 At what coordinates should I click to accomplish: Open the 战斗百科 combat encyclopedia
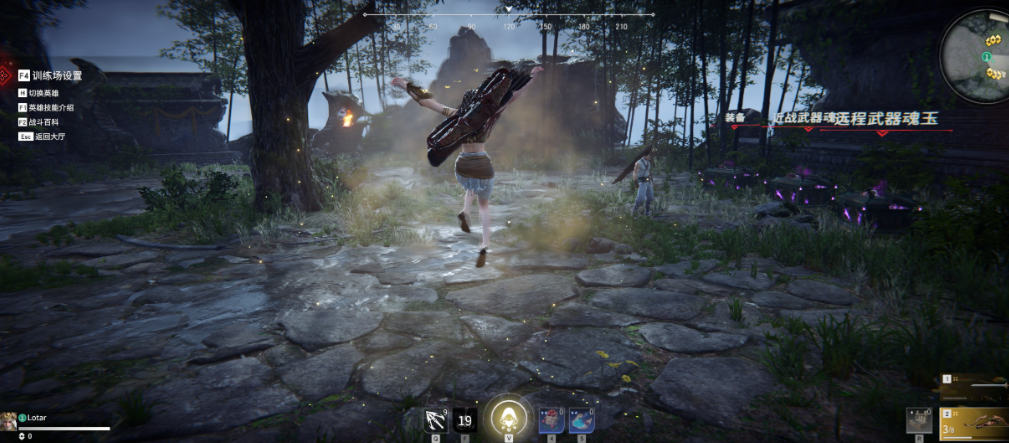click(x=44, y=121)
